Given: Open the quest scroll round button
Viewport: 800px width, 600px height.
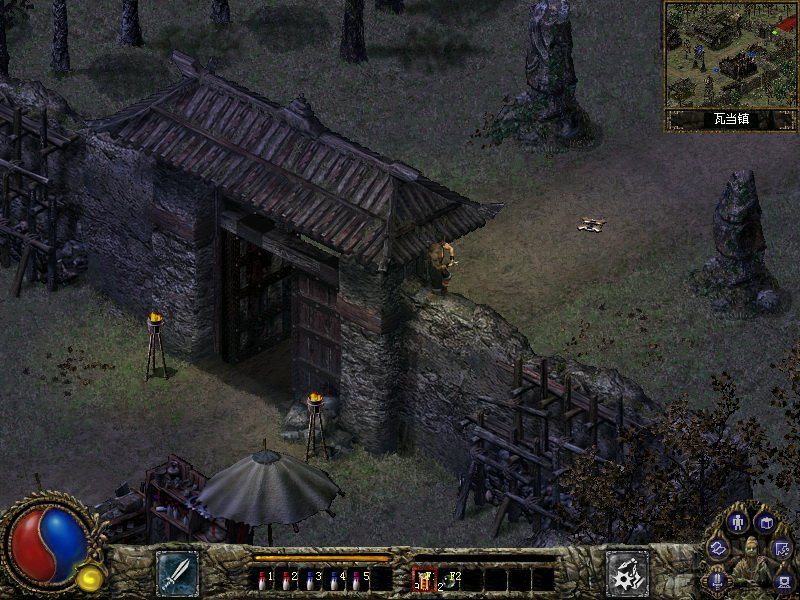Looking at the screenshot, I should pyautogui.click(x=783, y=548).
